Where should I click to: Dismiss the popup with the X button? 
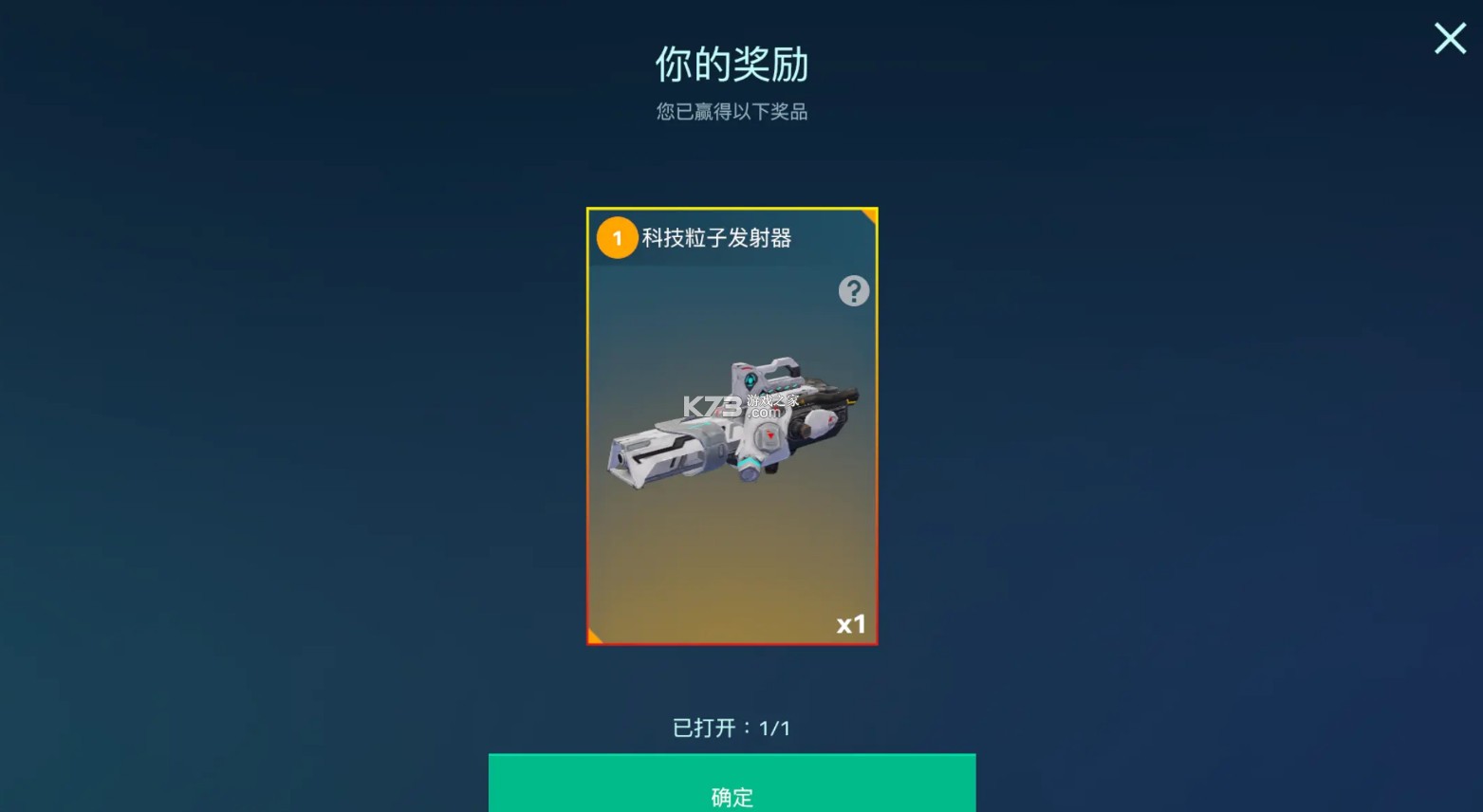1449,39
